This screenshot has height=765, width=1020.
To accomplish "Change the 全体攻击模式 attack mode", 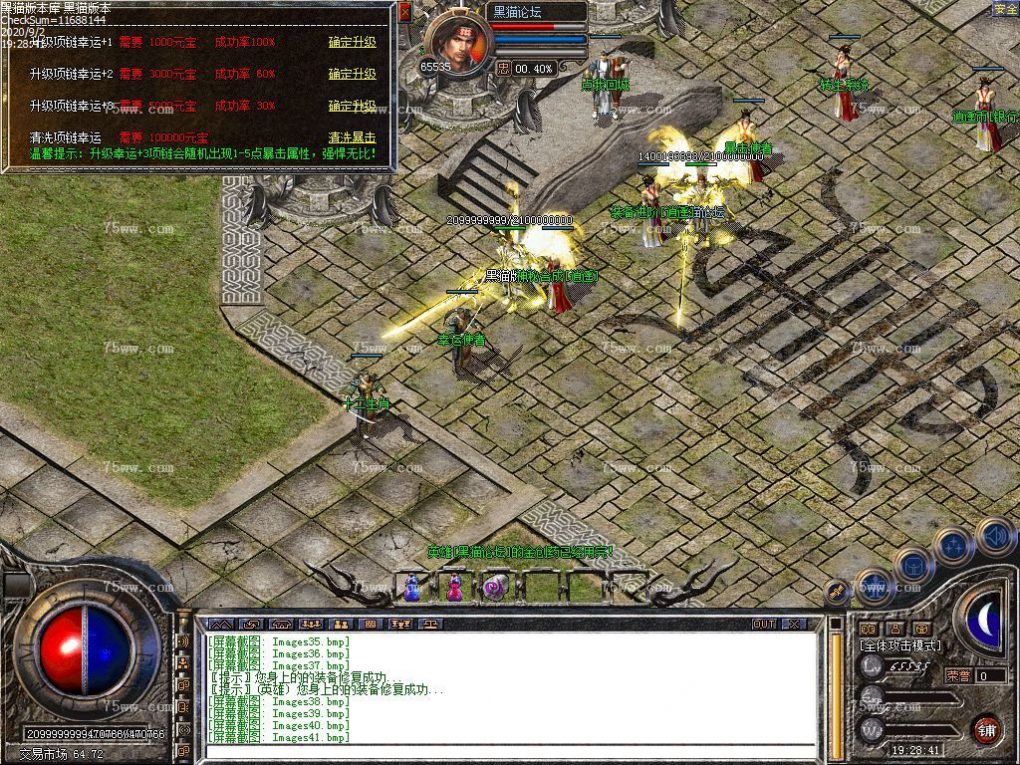I will pos(900,646).
